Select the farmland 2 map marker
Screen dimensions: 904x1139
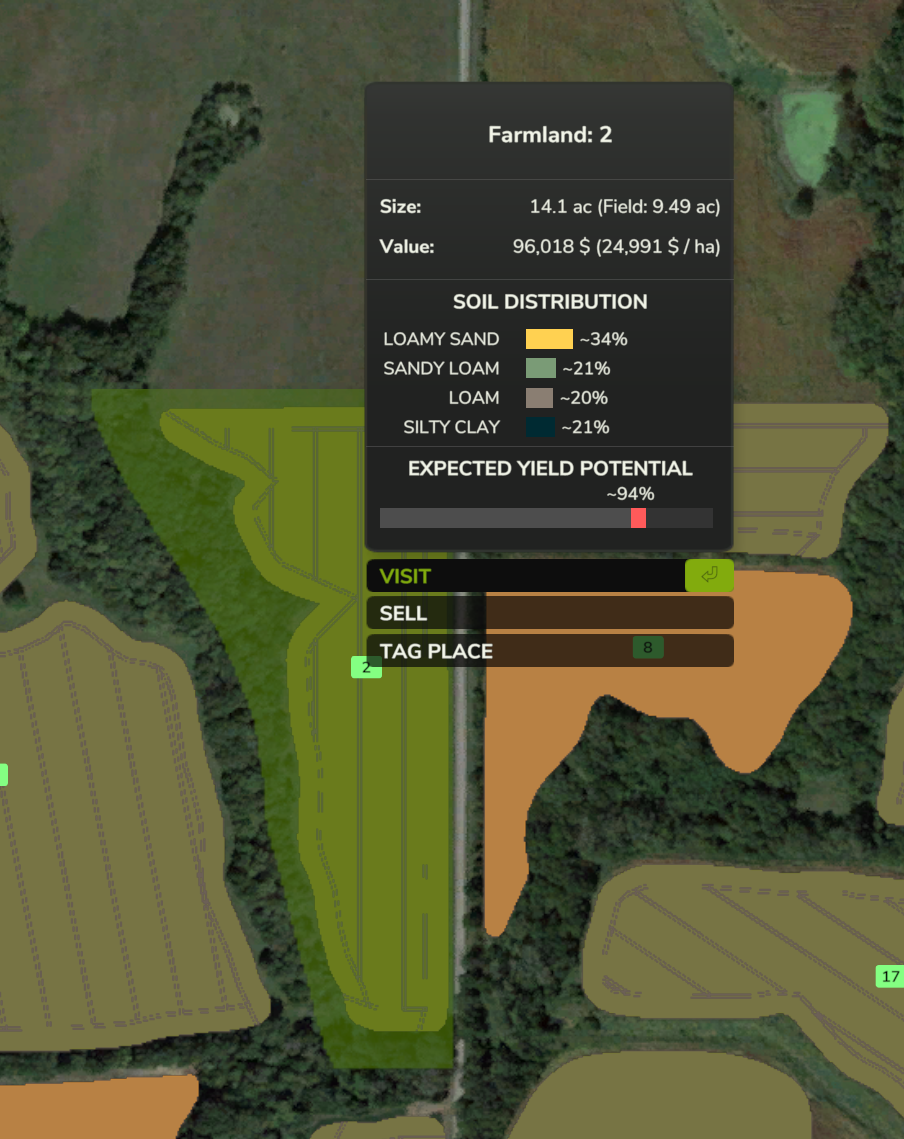click(366, 667)
